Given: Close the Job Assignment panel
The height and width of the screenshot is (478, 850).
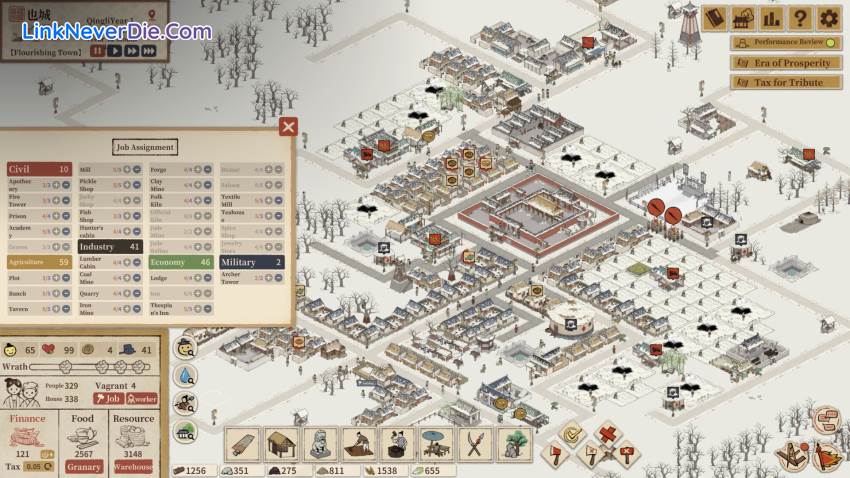Looking at the screenshot, I should [x=288, y=126].
